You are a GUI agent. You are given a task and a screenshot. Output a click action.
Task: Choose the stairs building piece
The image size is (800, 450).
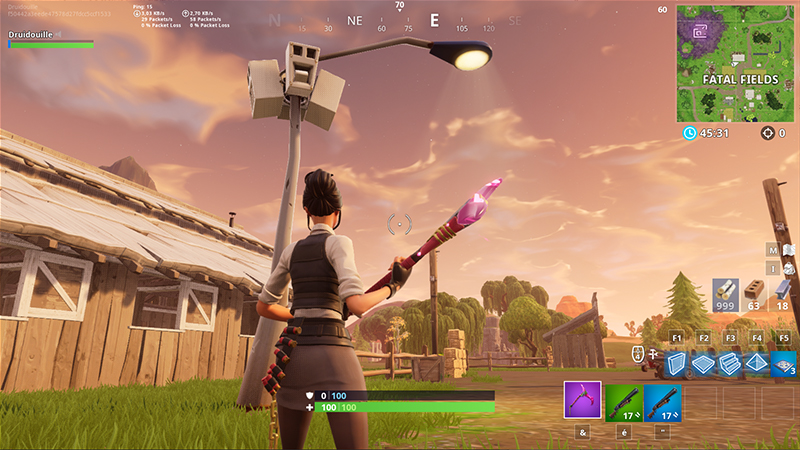pos(730,362)
